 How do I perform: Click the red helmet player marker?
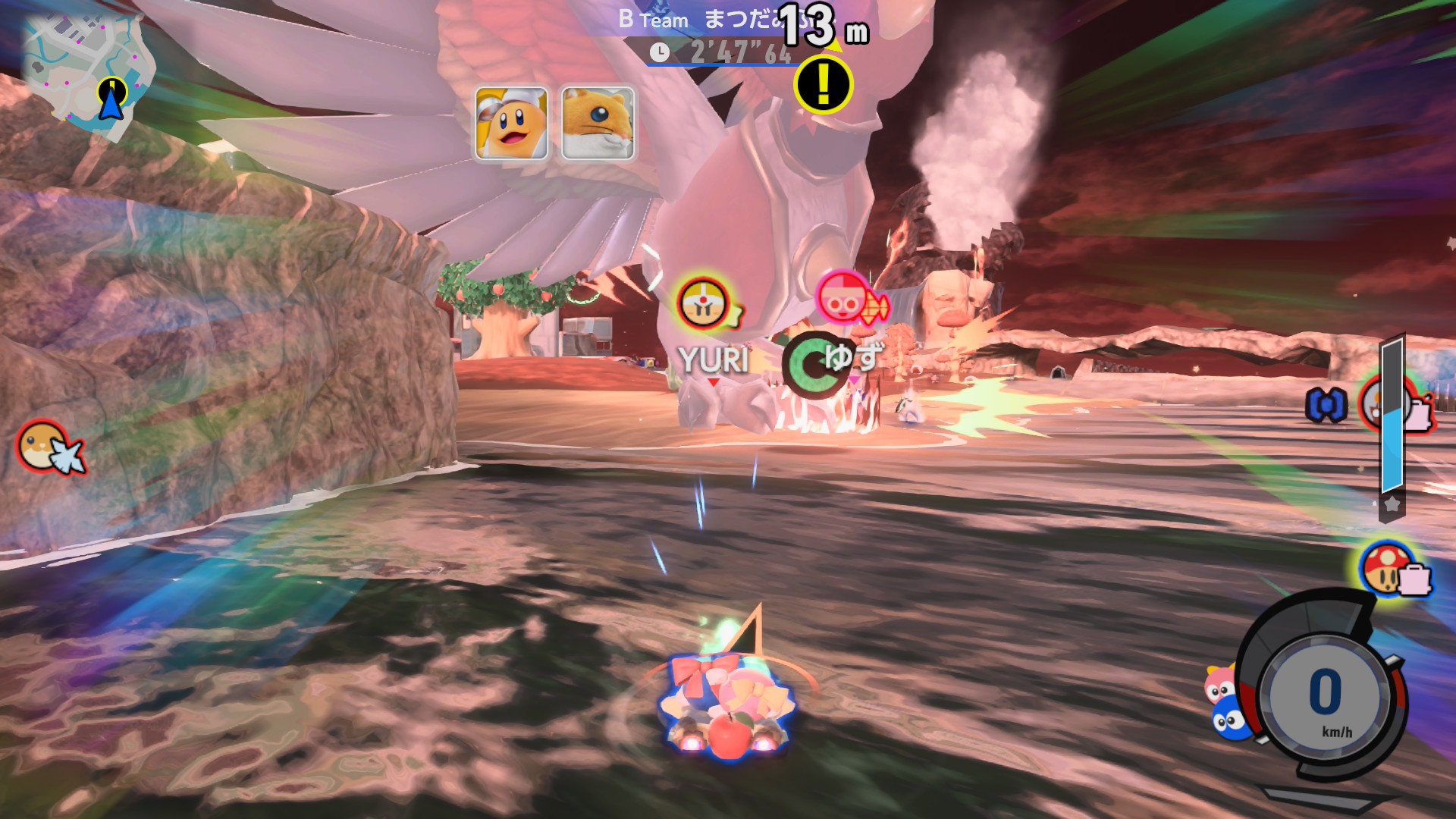(843, 298)
